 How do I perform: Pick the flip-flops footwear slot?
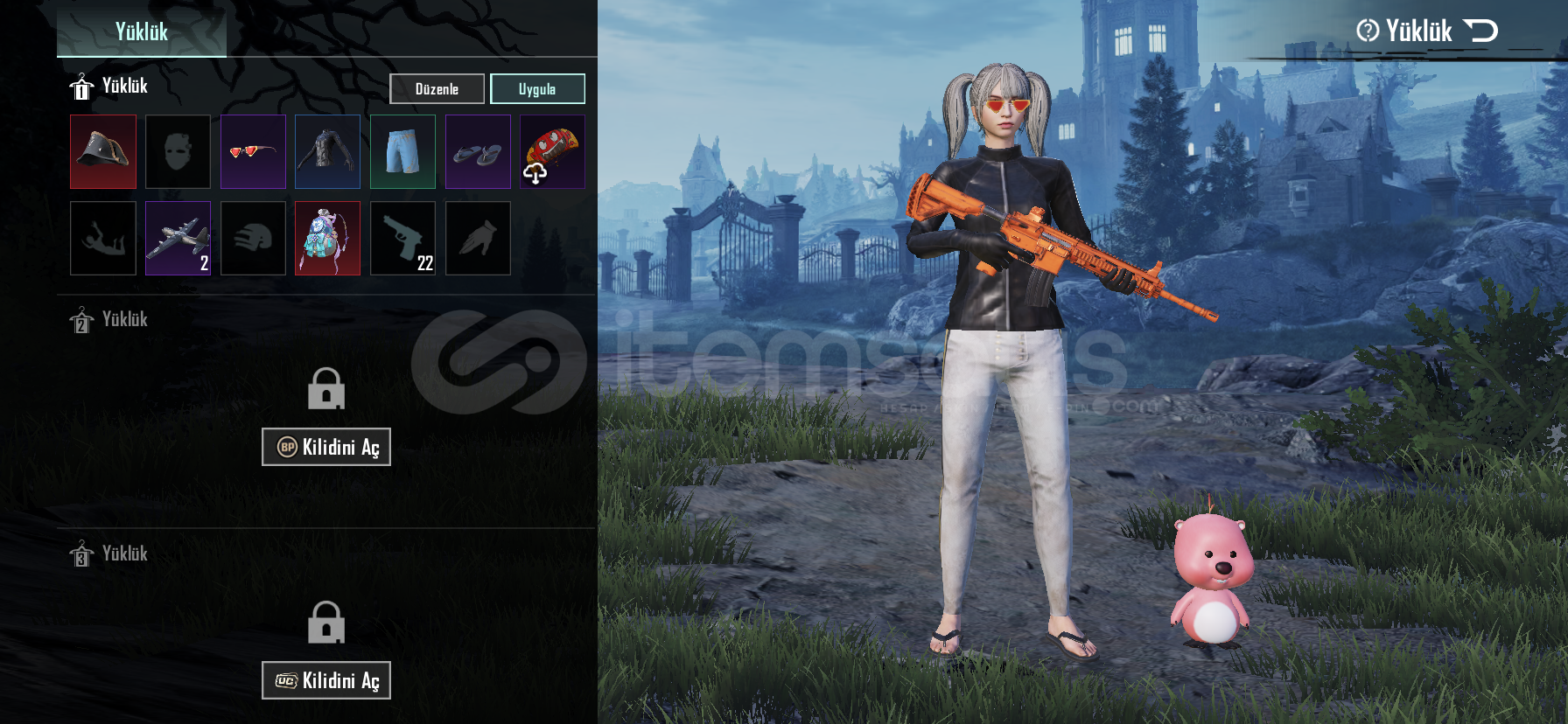pos(478,151)
